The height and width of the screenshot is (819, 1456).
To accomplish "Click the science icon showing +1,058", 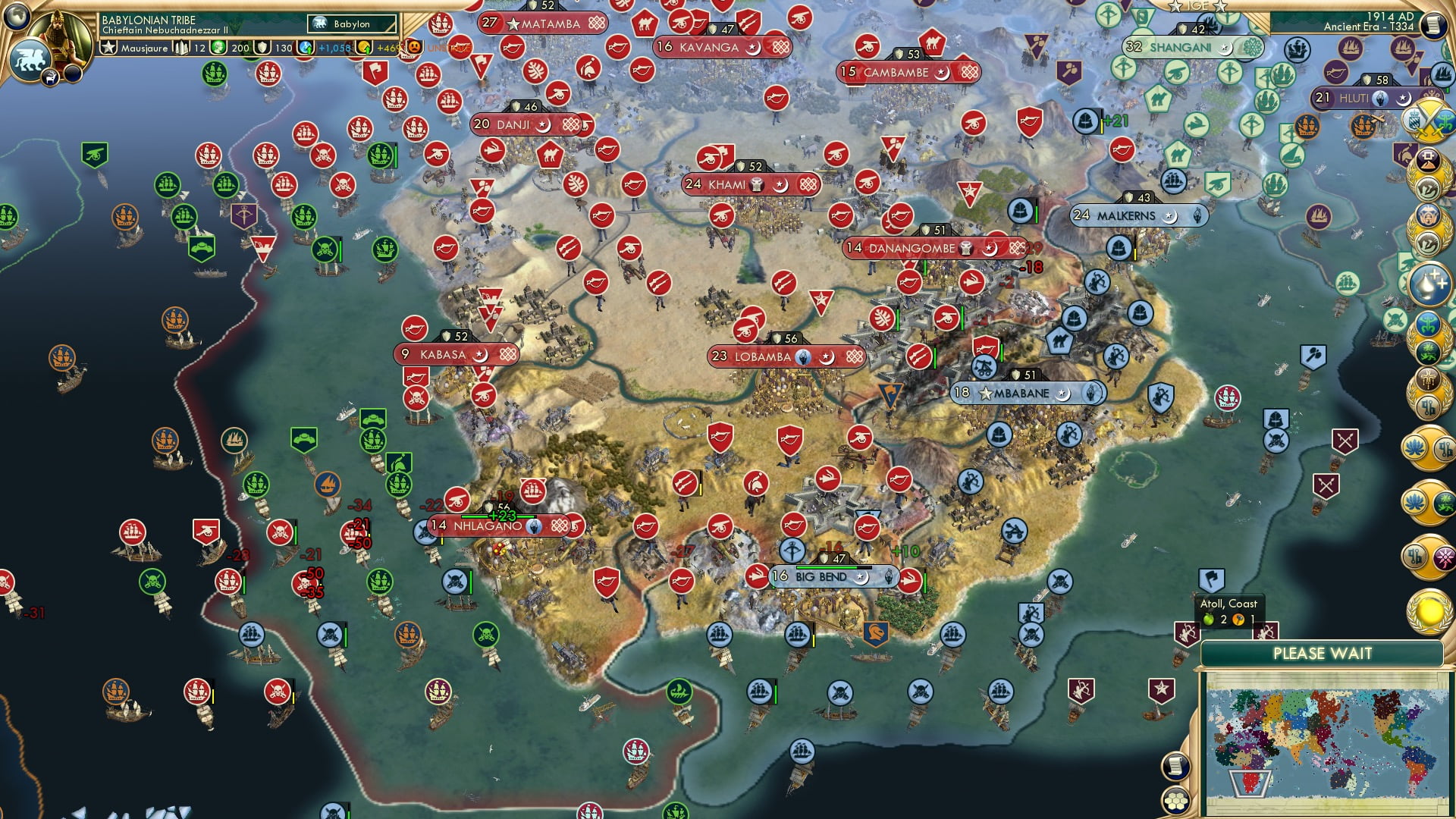I will (x=304, y=47).
